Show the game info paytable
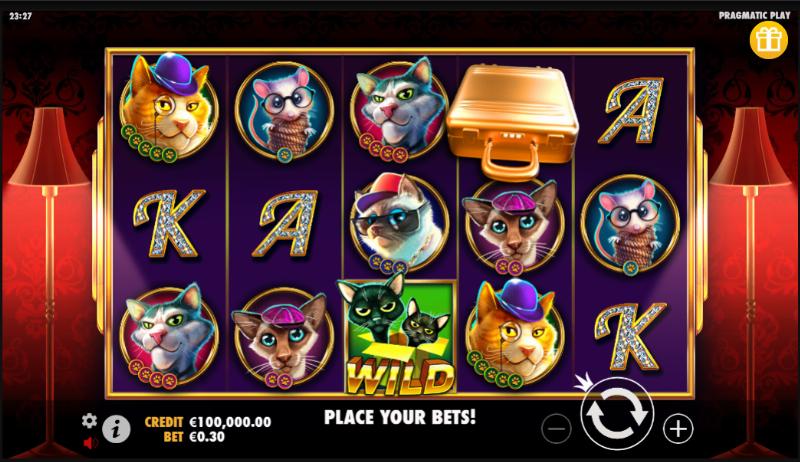The height and width of the screenshot is (462, 800). (x=117, y=429)
